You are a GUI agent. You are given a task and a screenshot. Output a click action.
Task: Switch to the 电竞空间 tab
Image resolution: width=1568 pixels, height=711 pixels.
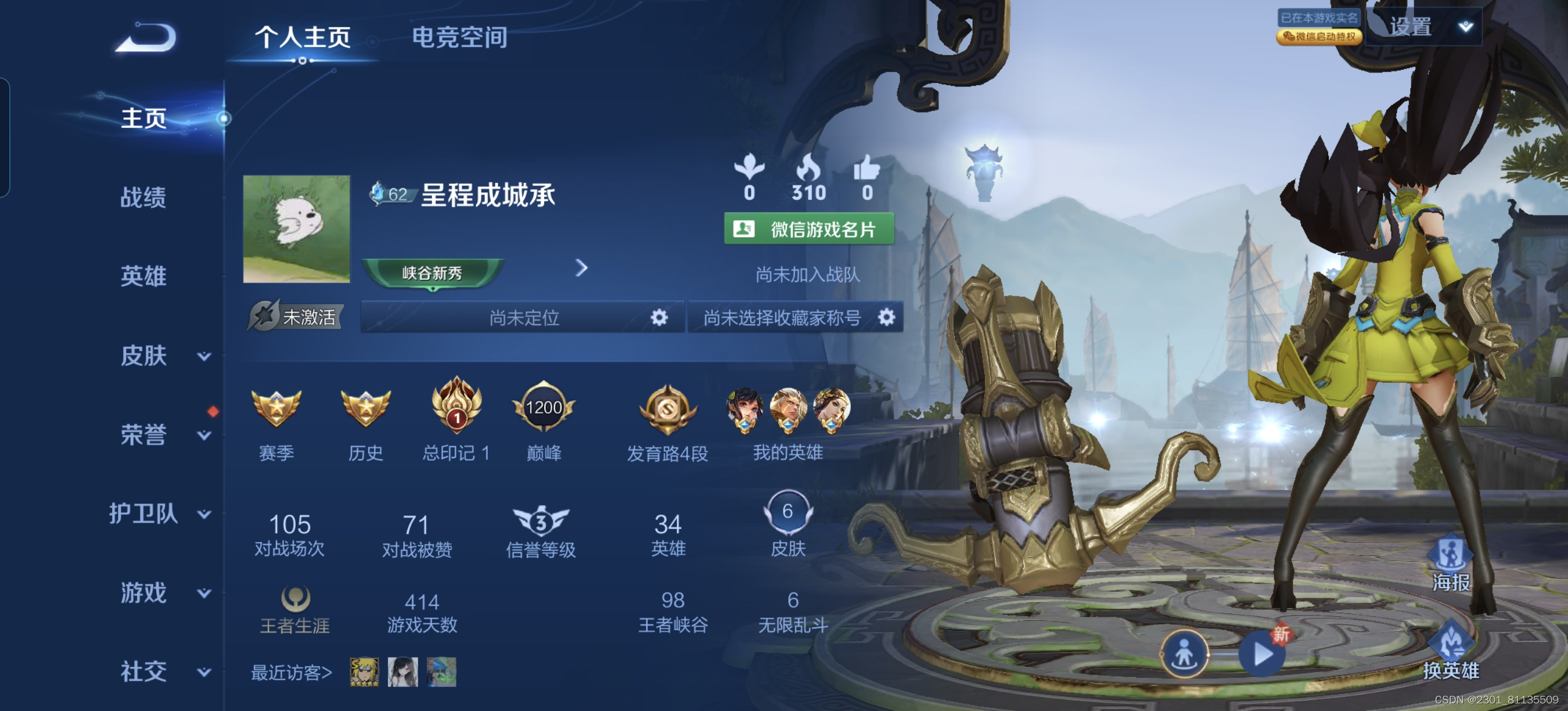click(x=459, y=37)
